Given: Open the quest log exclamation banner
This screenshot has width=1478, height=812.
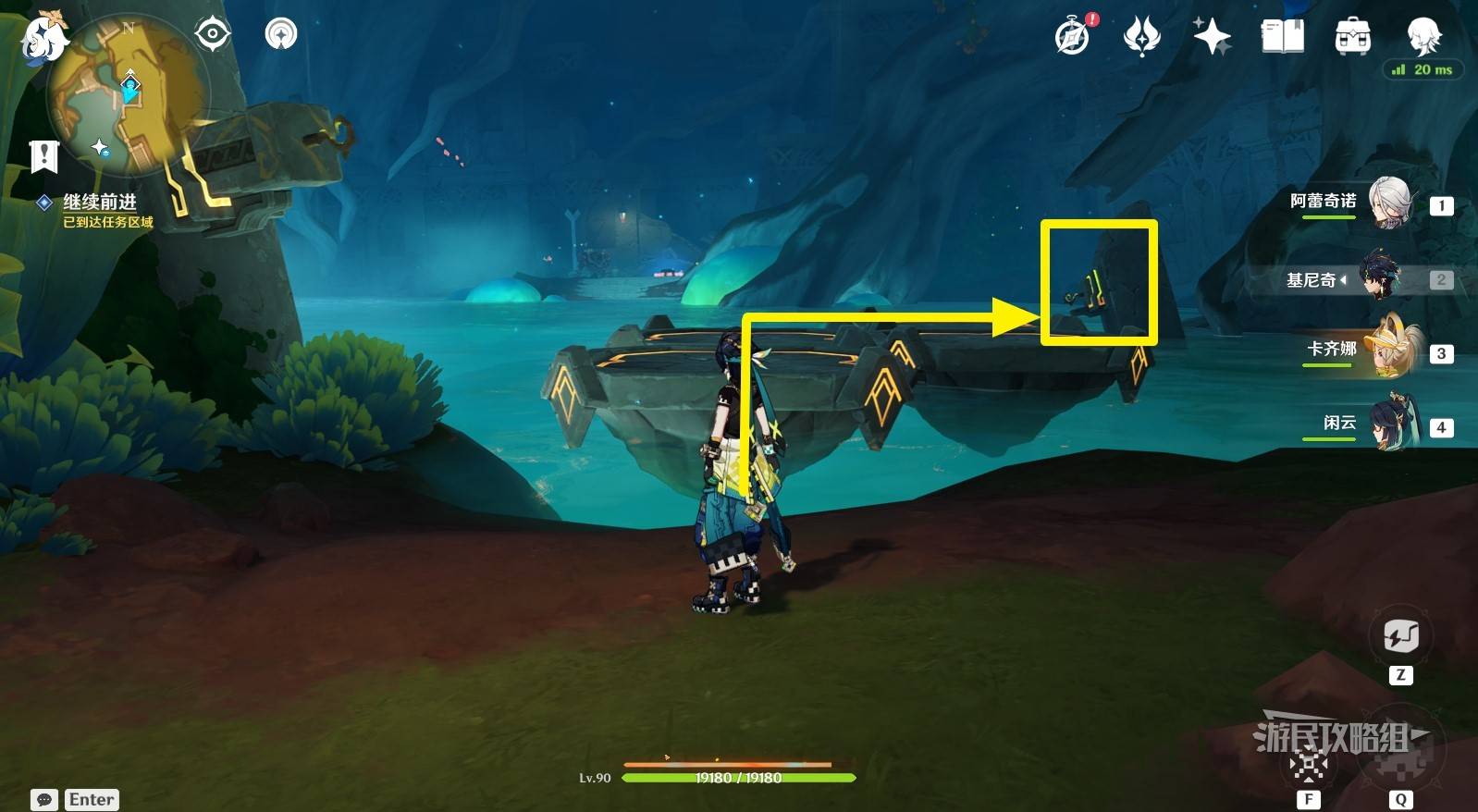Looking at the screenshot, I should (x=43, y=156).
